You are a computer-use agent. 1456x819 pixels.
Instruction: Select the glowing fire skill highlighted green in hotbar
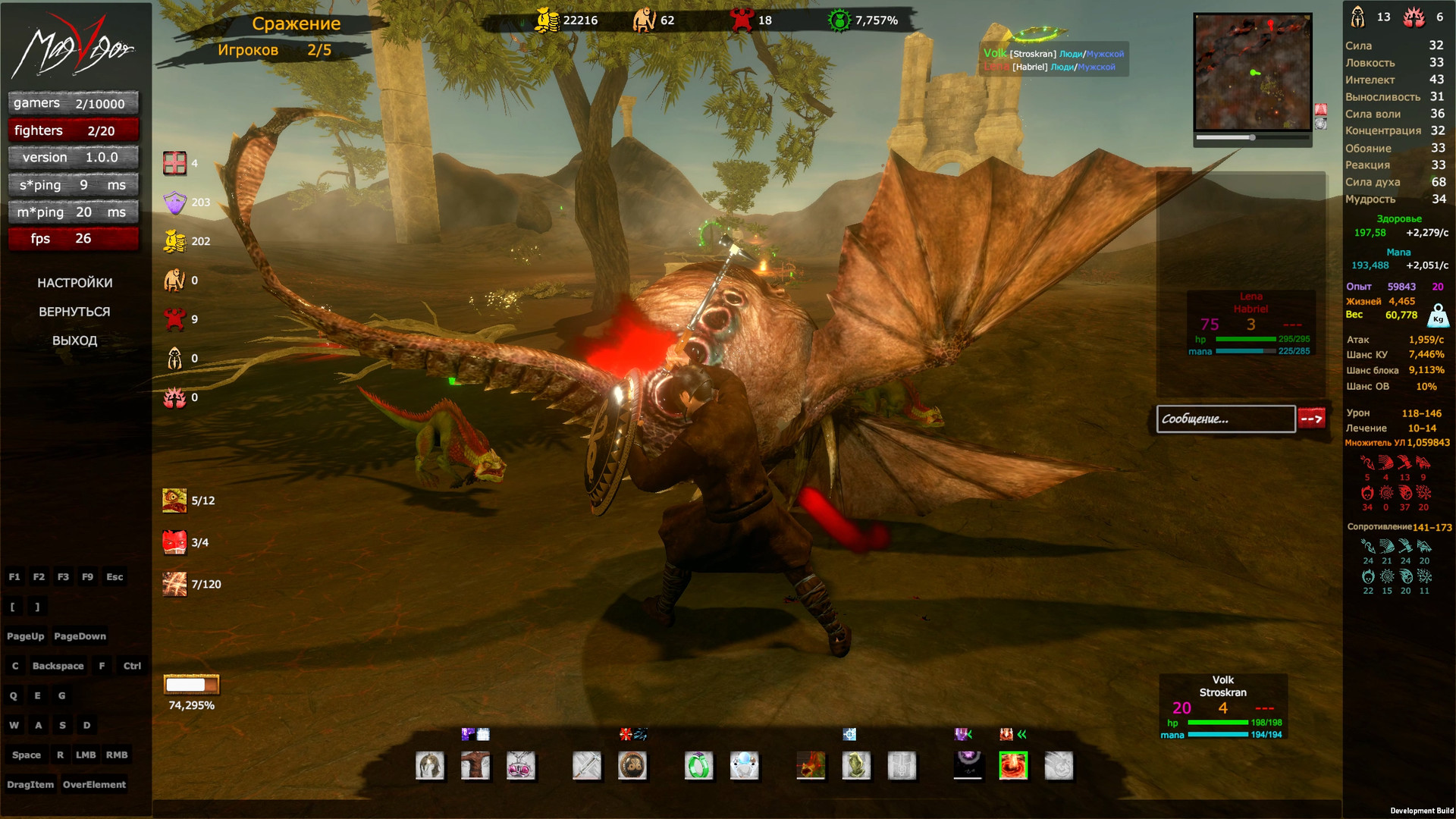pyautogui.click(x=1013, y=766)
